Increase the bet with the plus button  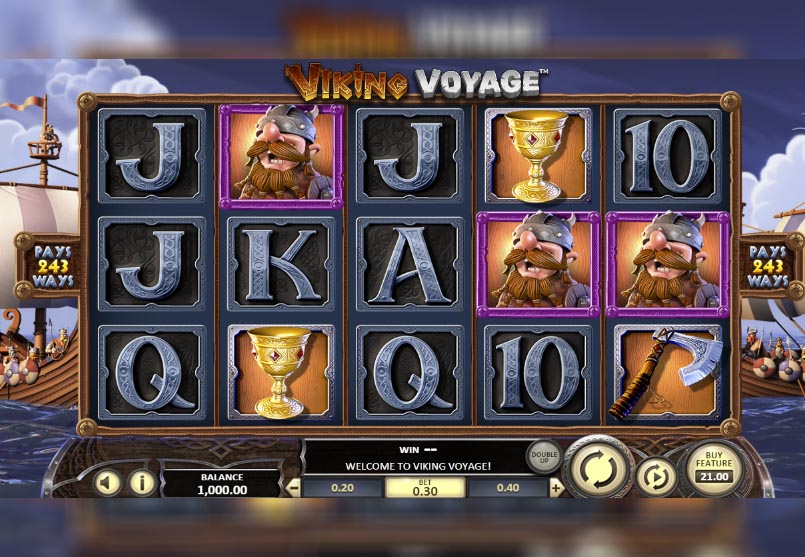pyautogui.click(x=556, y=488)
